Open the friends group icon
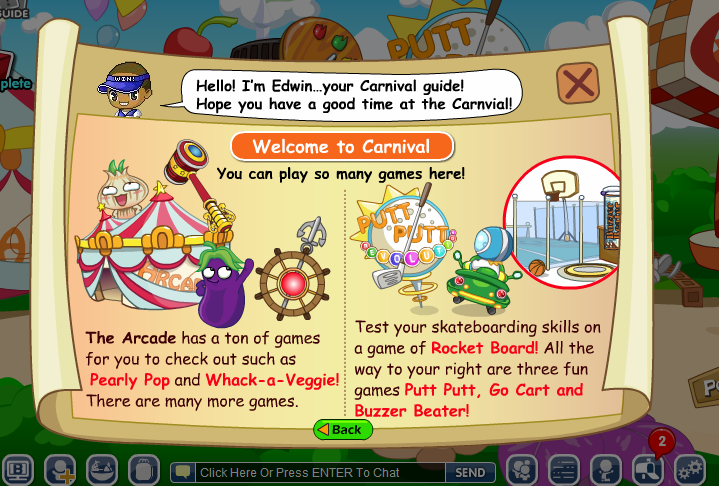Screen dimensions: 719x486 tap(522, 470)
